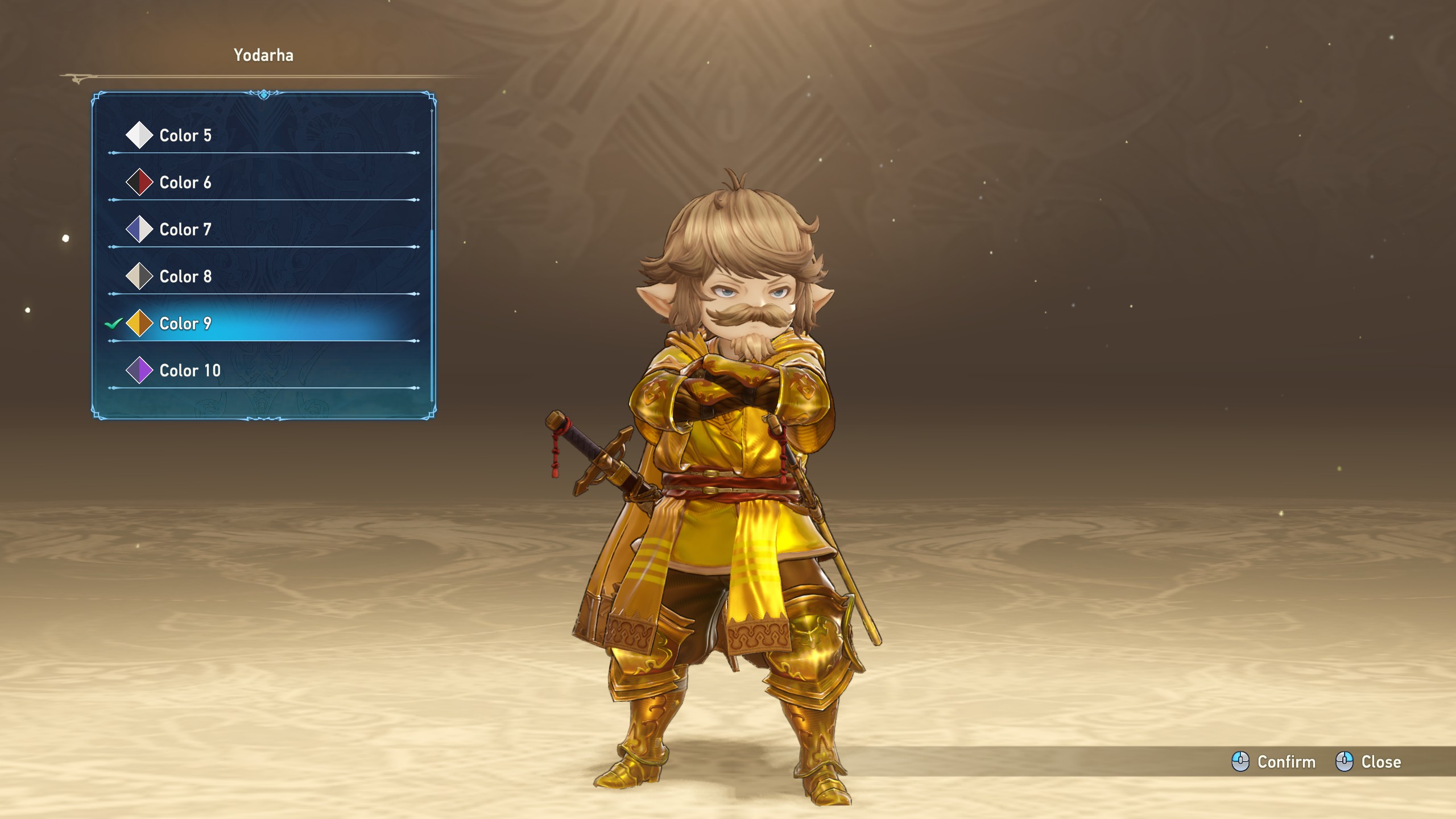This screenshot has width=1456, height=819.
Task: Close the color selection screen
Action: [x=1368, y=762]
